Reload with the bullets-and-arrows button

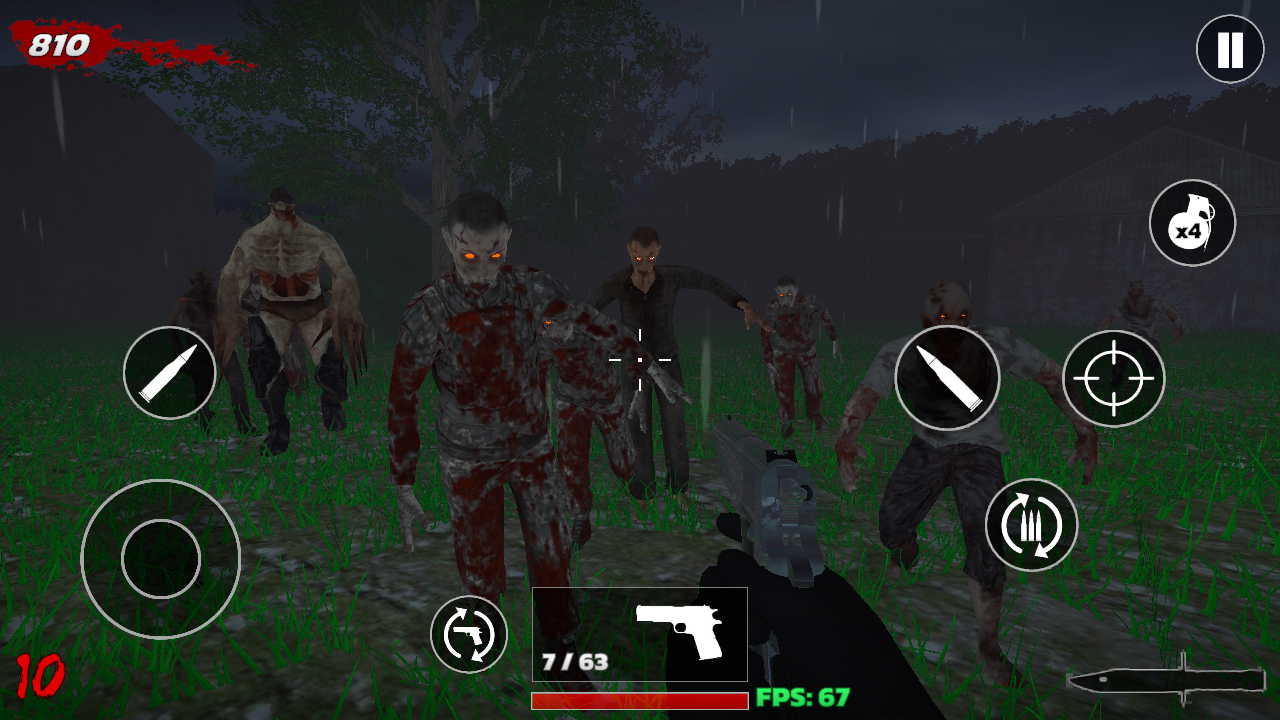pyautogui.click(x=1031, y=525)
